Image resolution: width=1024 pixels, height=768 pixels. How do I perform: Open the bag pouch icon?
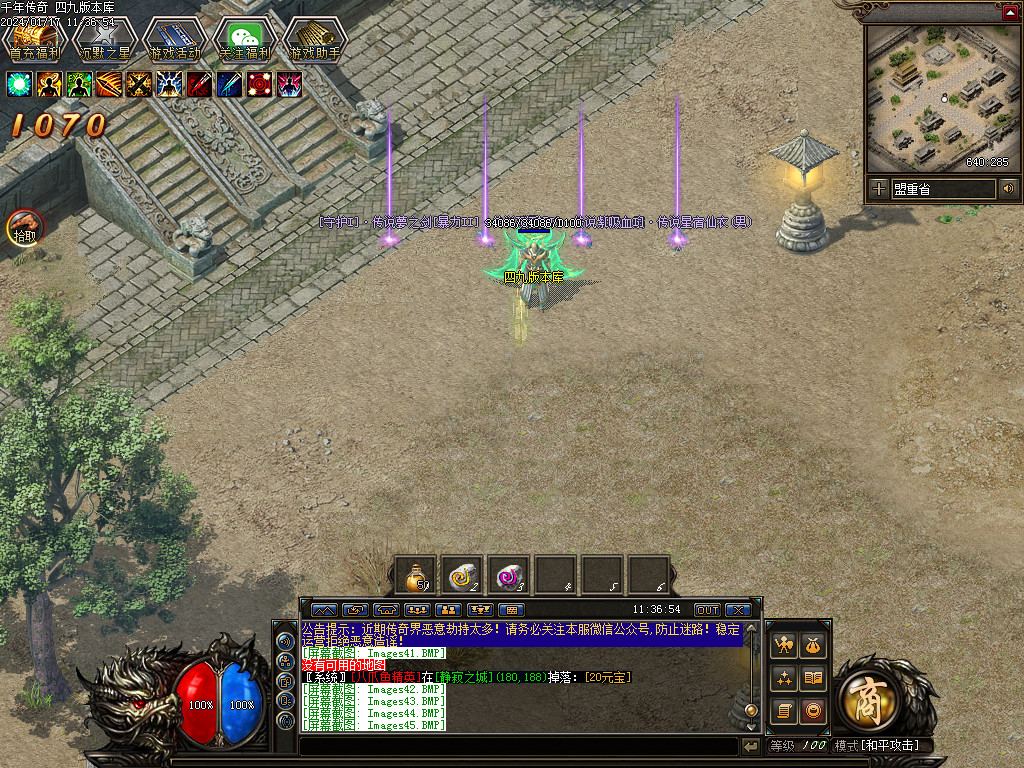click(x=814, y=646)
